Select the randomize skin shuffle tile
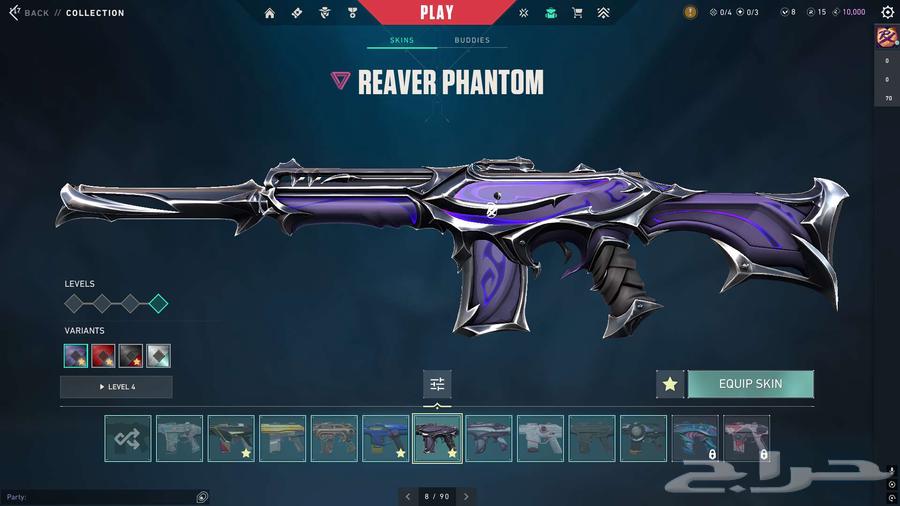Image resolution: width=900 pixels, height=506 pixels. point(128,438)
